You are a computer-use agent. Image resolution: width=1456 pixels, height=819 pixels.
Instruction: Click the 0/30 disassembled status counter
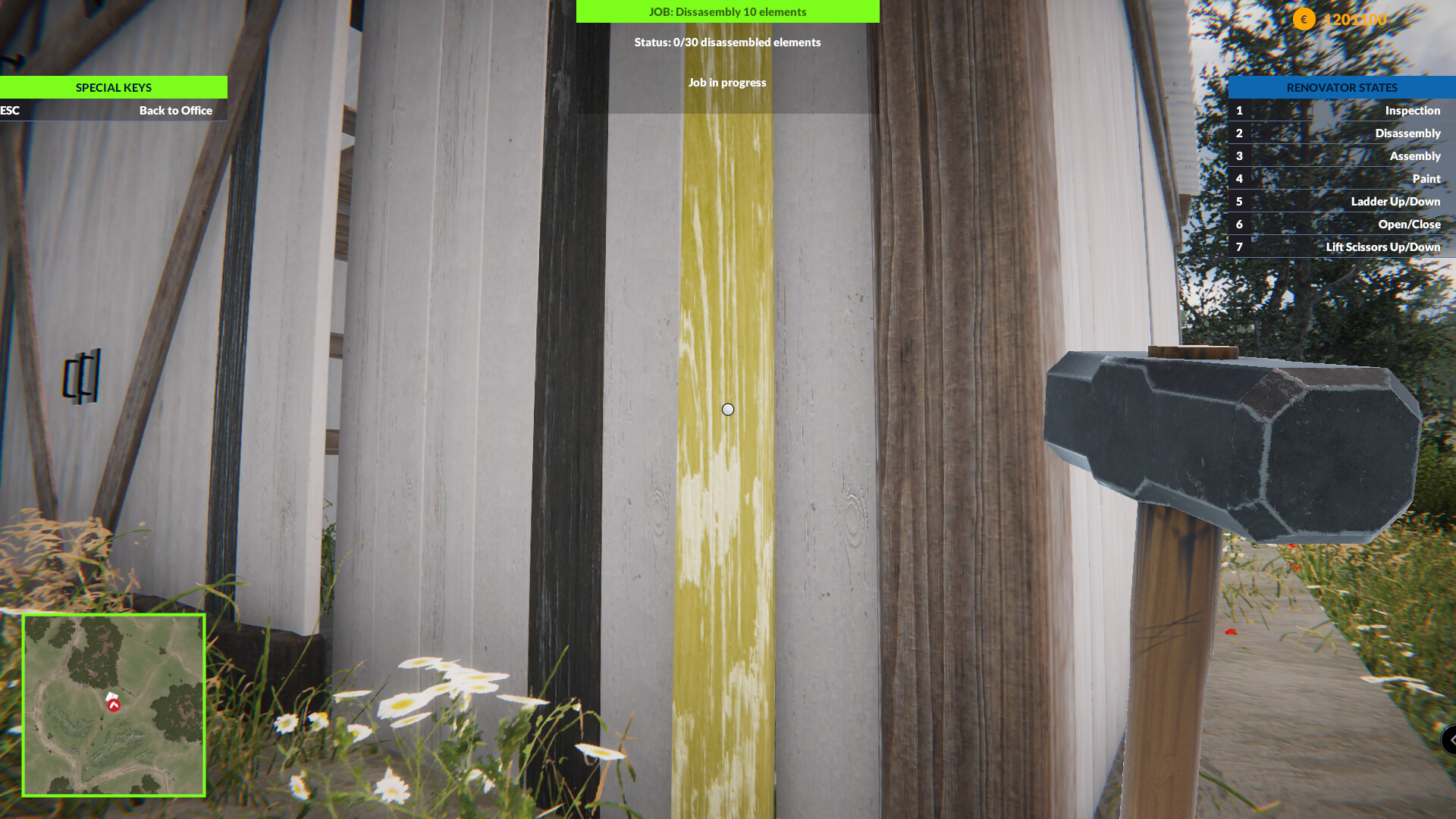coord(727,42)
